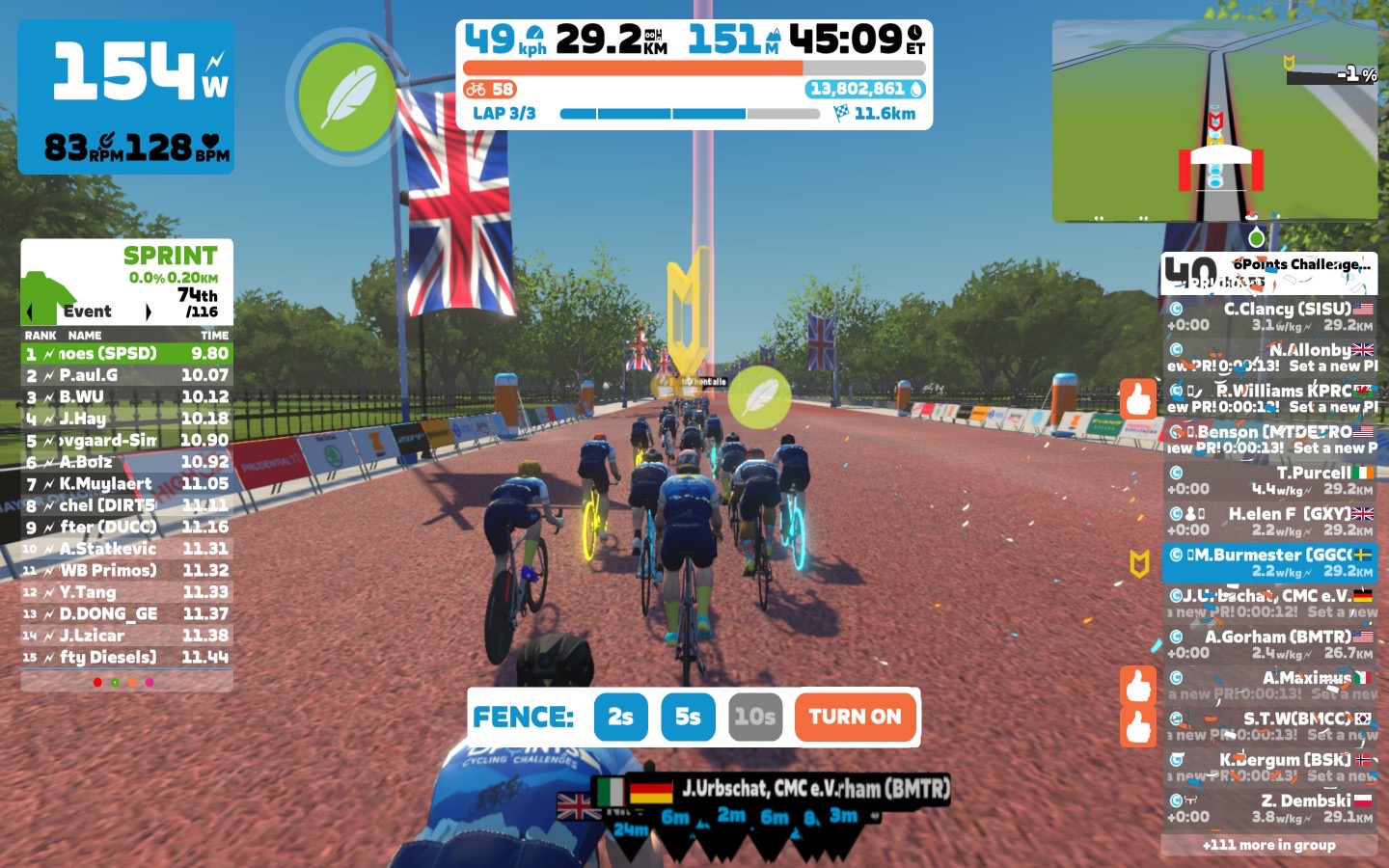Screen dimensions: 1389x868
Task: Select the 10s fence option
Action: pos(754,717)
